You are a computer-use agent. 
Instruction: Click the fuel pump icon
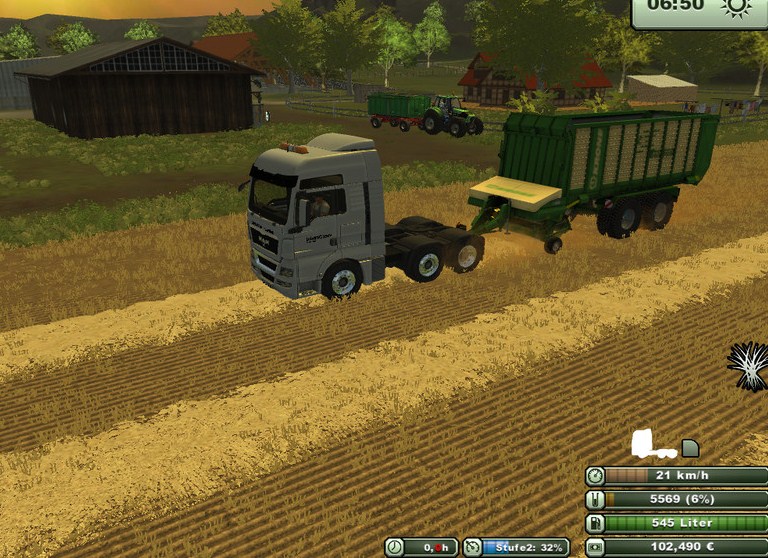coord(595,524)
